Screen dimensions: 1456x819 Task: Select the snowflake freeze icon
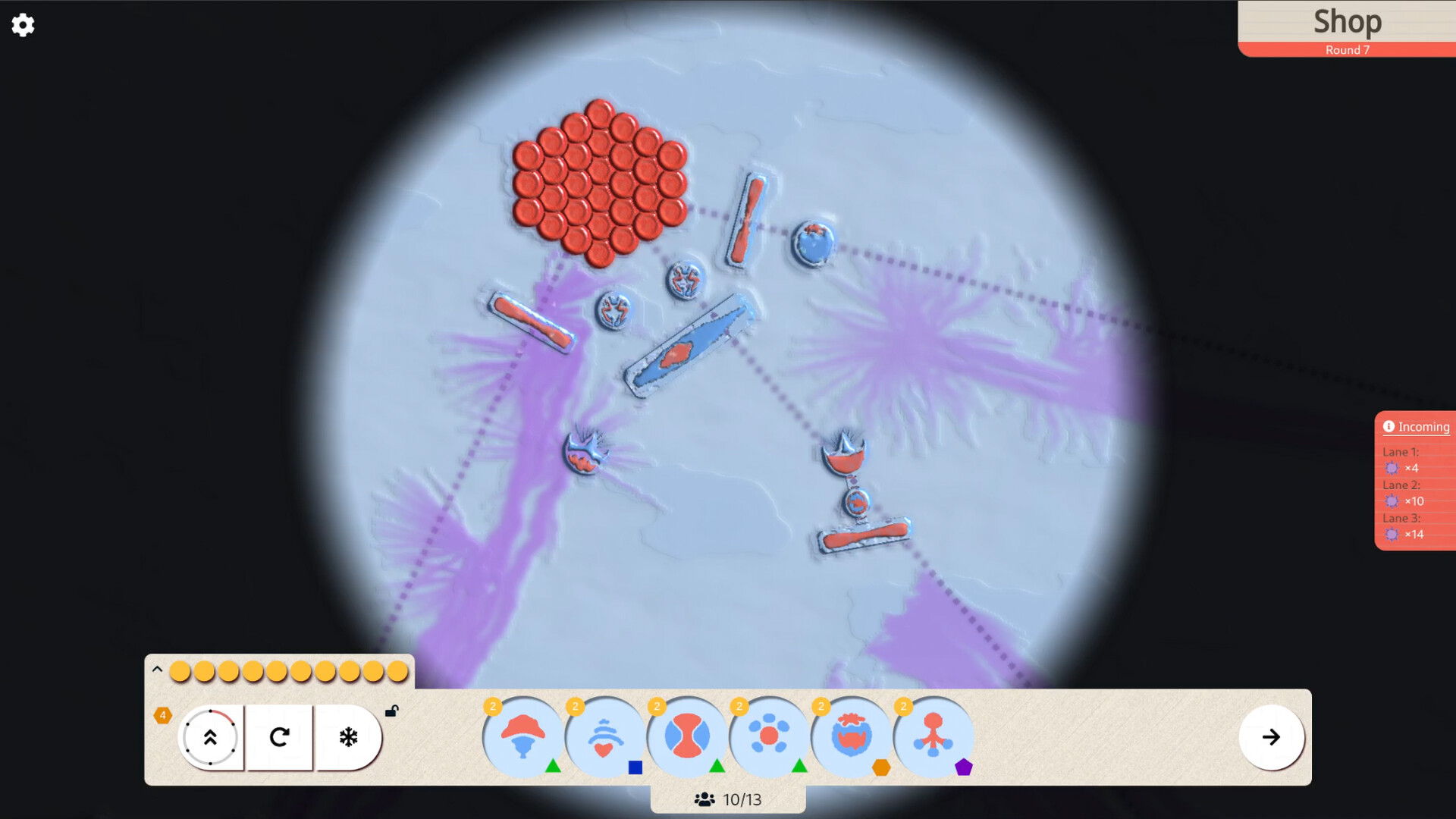347,737
